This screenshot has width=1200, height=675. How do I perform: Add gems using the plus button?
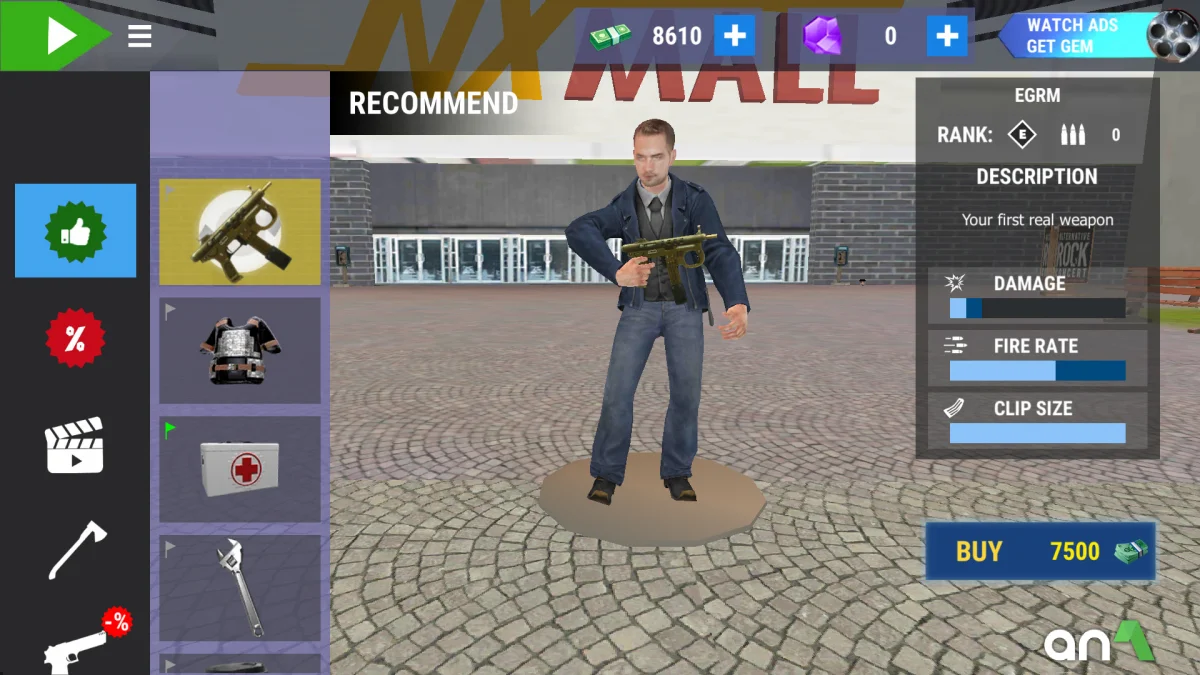point(946,37)
